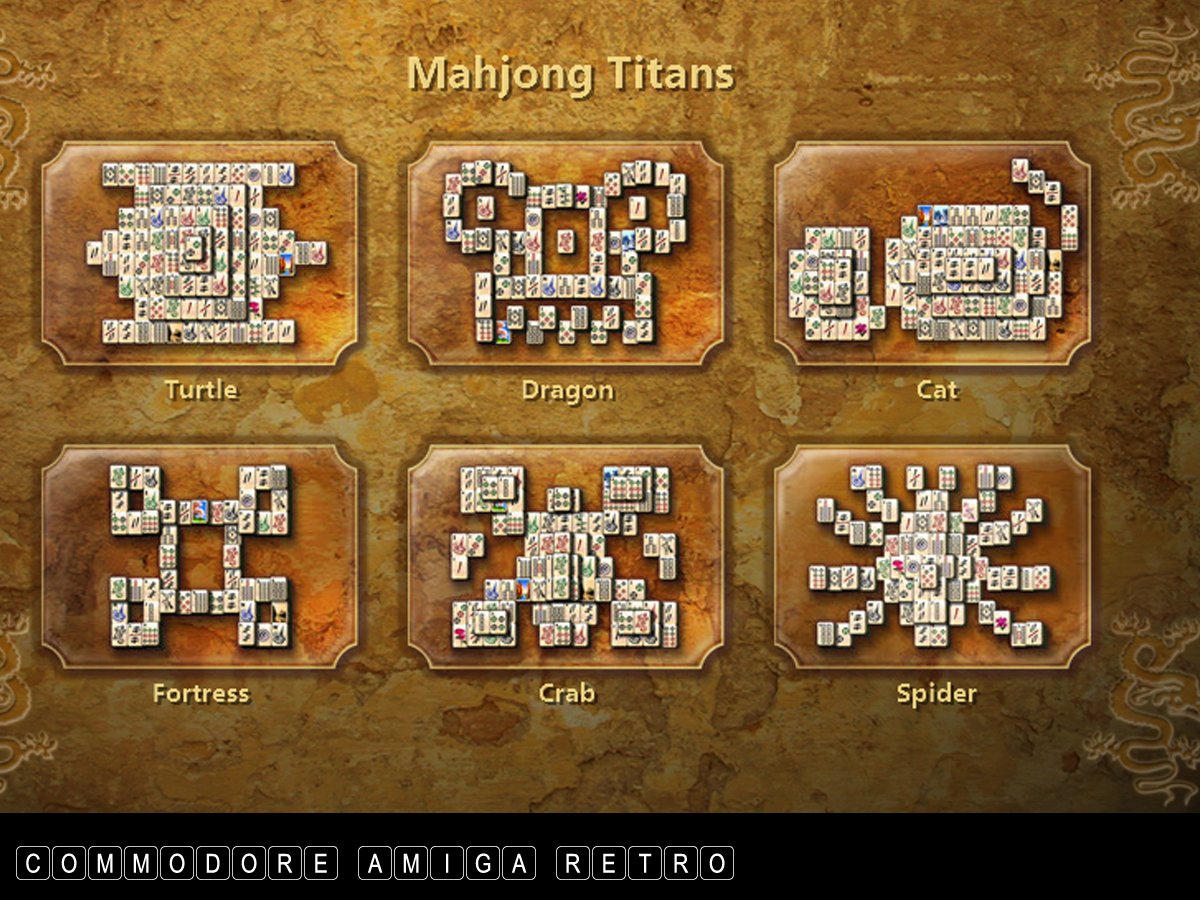Start the Crab layout game
The width and height of the screenshot is (1200, 900).
pos(566,556)
